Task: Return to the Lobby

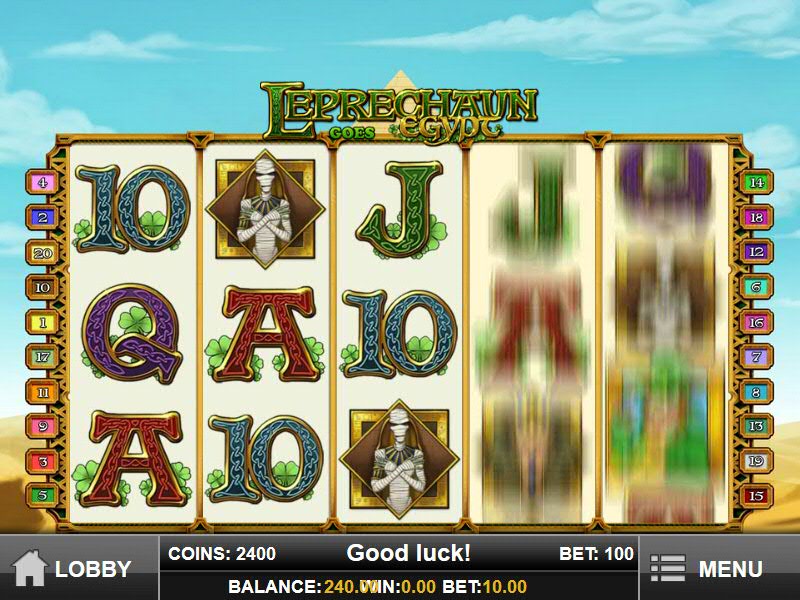Action: pyautogui.click(x=78, y=569)
